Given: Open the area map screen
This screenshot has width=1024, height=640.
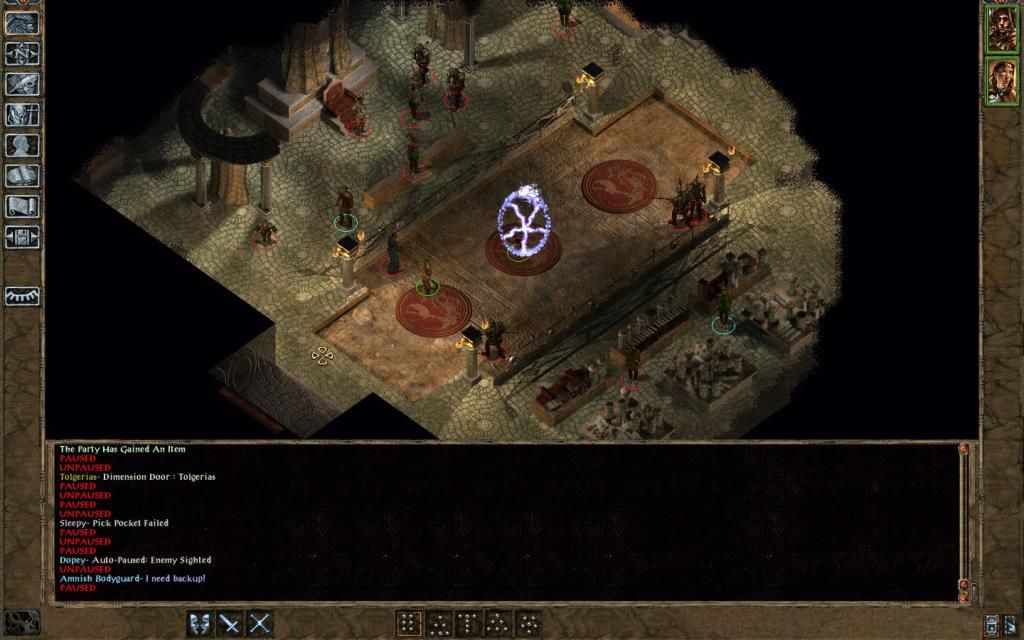Looking at the screenshot, I should 22,53.
